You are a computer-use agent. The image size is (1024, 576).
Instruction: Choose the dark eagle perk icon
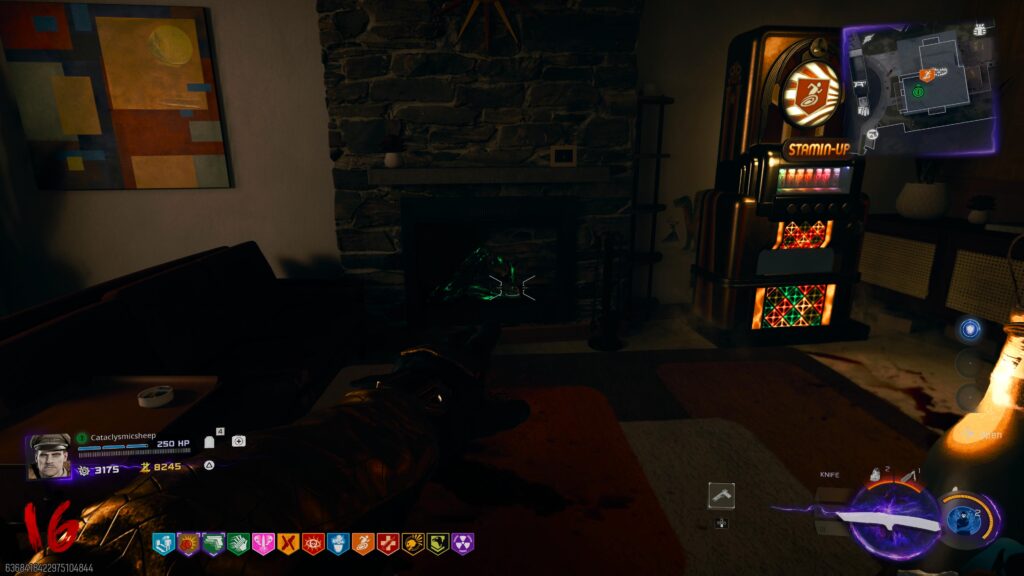click(x=437, y=544)
